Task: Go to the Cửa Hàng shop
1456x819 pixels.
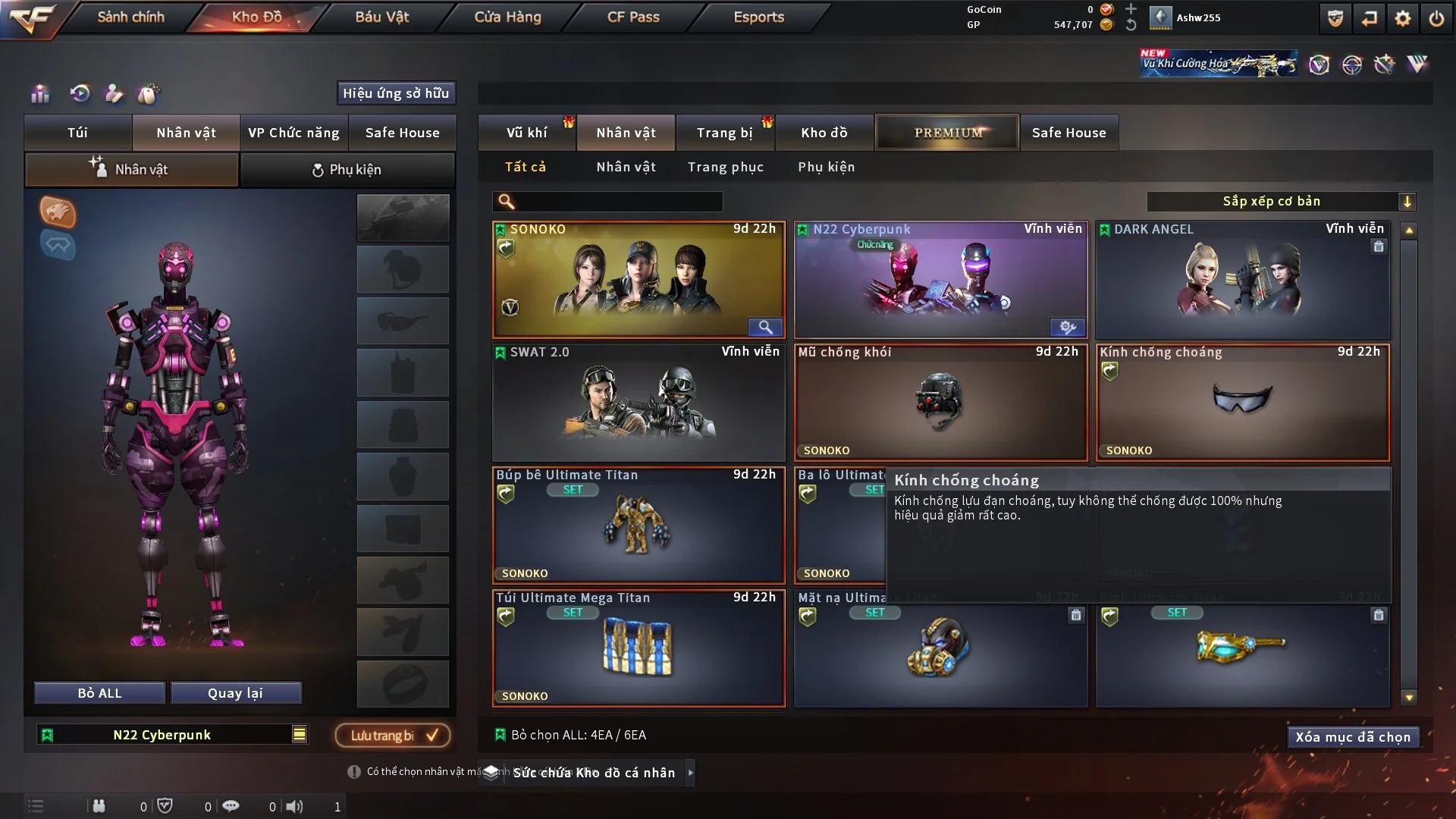Action: pos(507,17)
